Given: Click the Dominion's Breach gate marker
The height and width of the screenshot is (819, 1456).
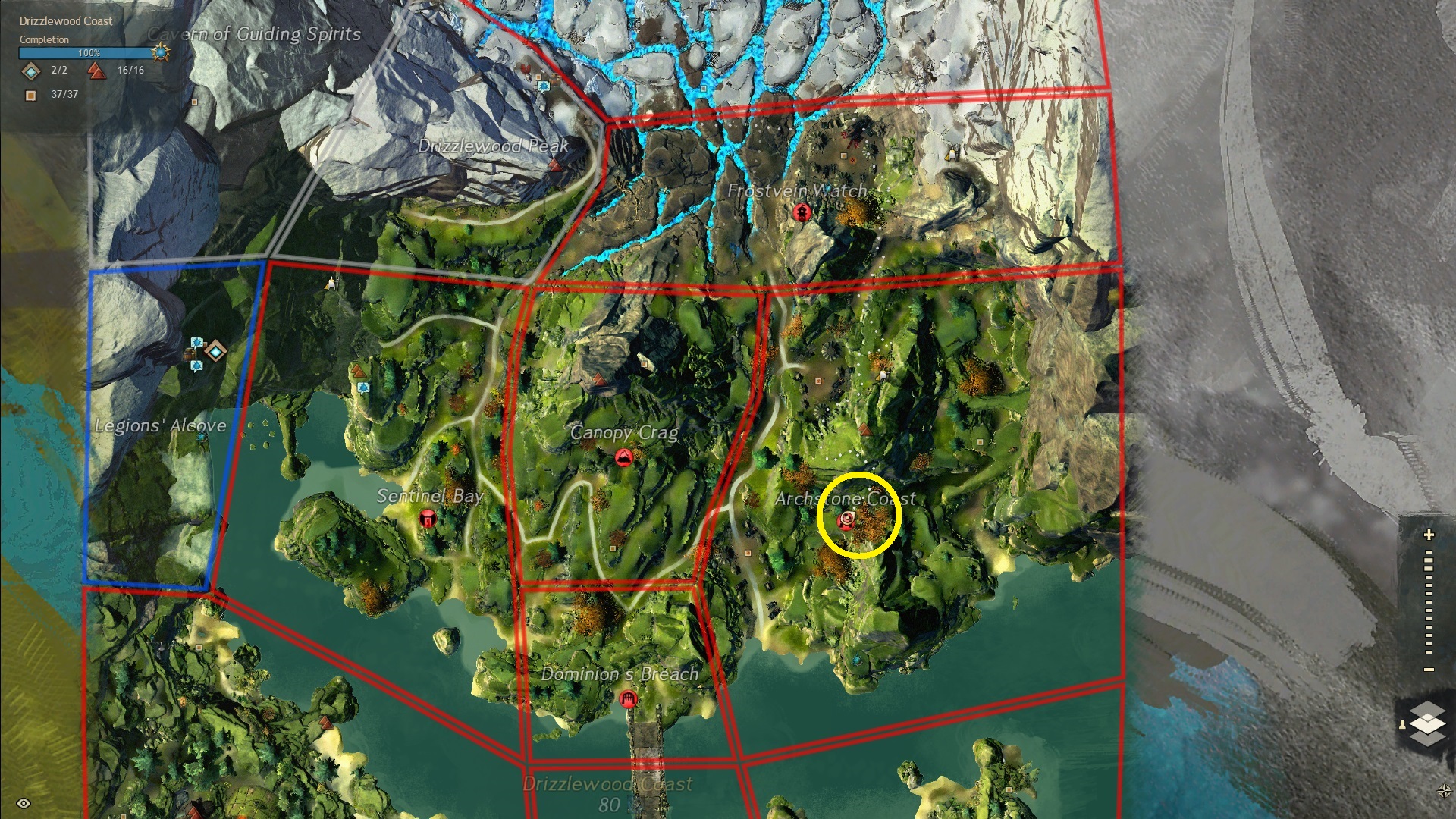Looking at the screenshot, I should [627, 698].
